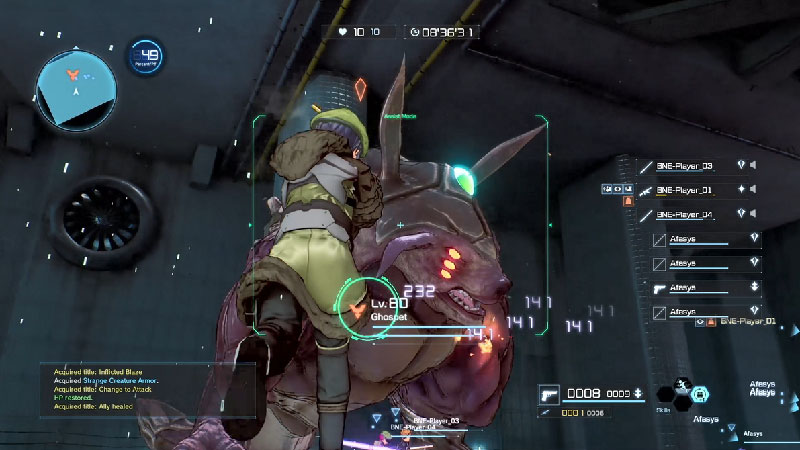Select BNE-Player_04 in the party list
Image resolution: width=800 pixels, height=450 pixels.
point(685,215)
